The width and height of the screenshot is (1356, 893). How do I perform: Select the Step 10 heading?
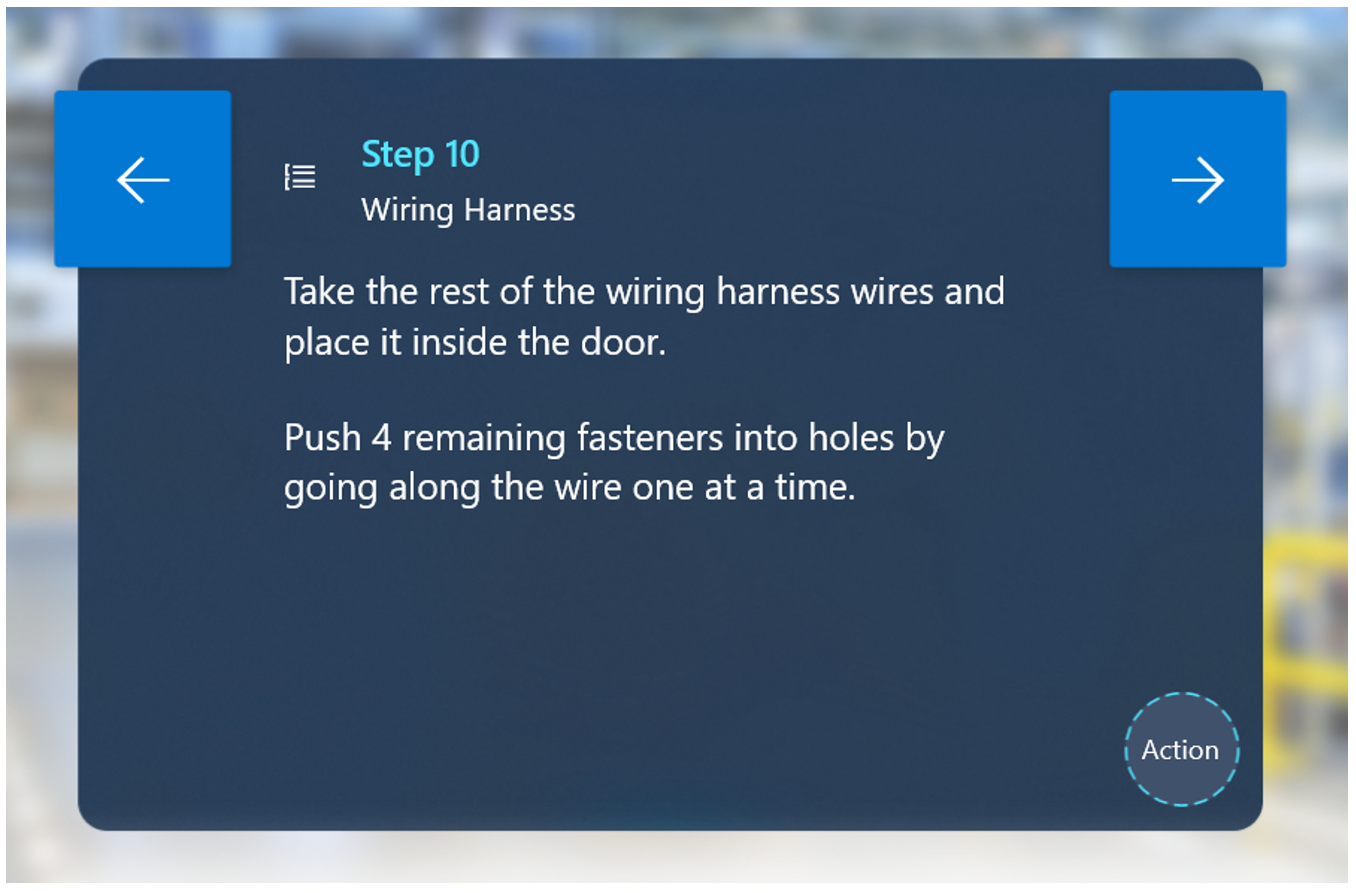point(420,153)
